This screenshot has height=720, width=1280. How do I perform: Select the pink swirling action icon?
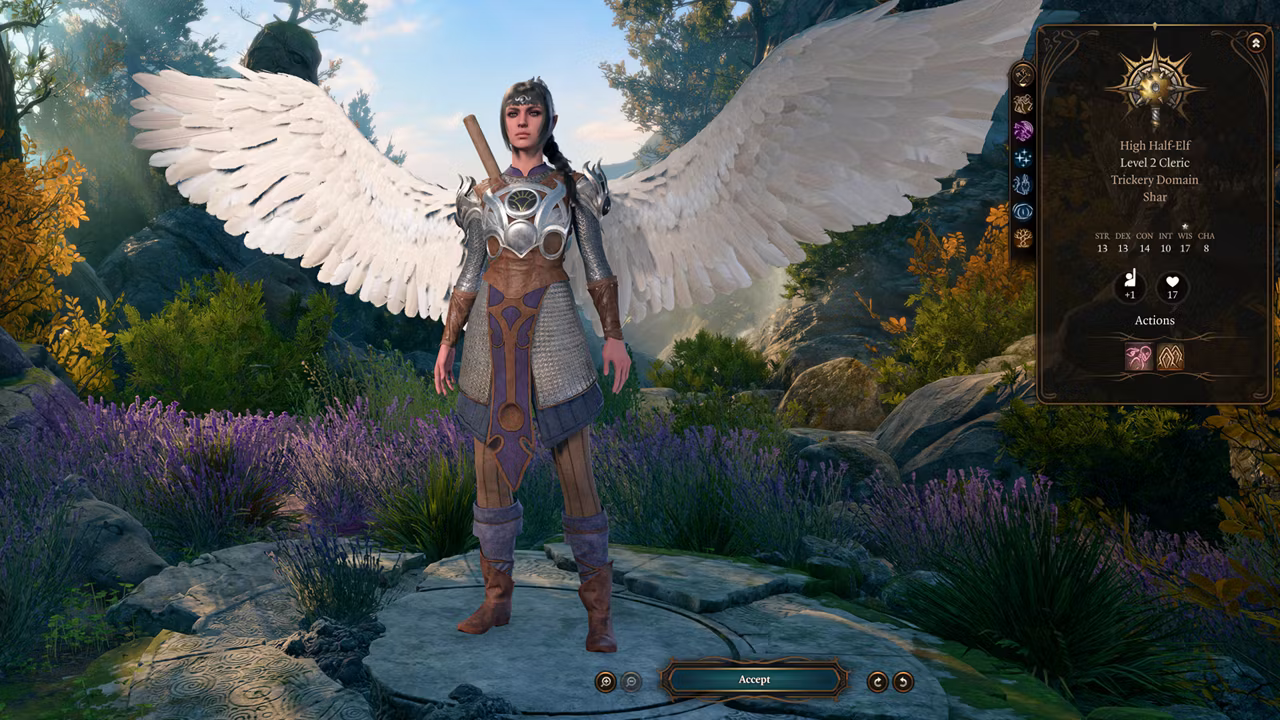click(x=1139, y=356)
